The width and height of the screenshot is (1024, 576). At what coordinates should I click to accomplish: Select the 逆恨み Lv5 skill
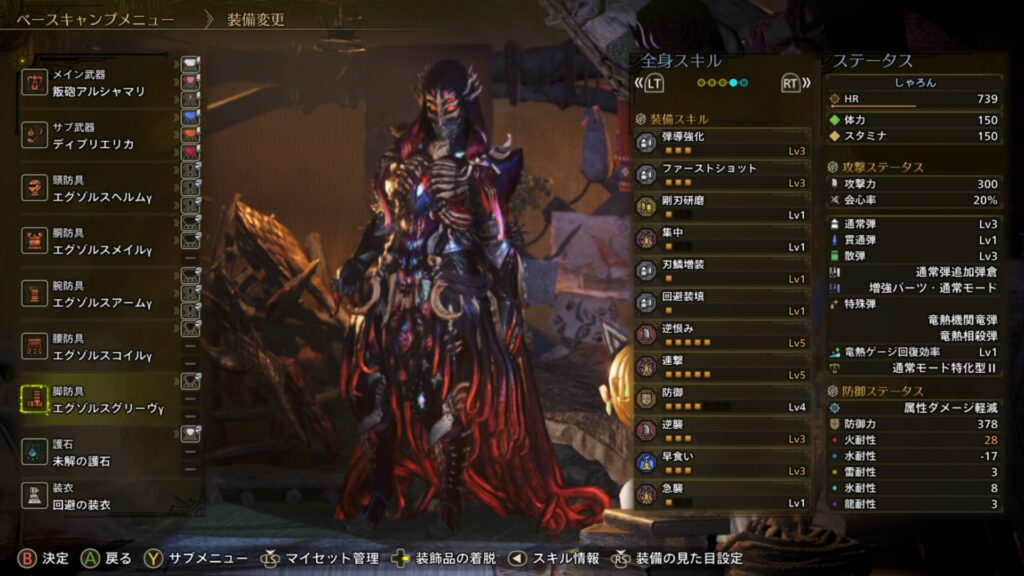[722, 335]
